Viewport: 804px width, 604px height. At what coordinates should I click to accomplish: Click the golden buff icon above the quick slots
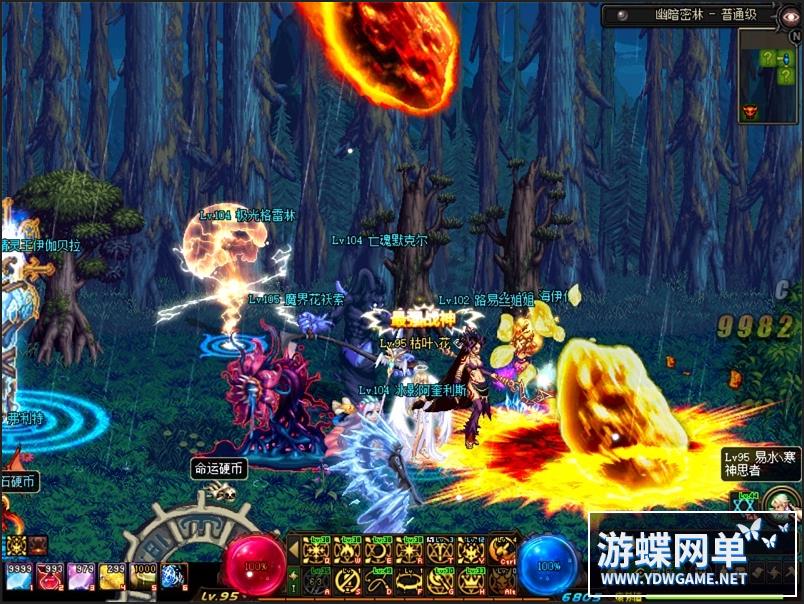point(16,545)
